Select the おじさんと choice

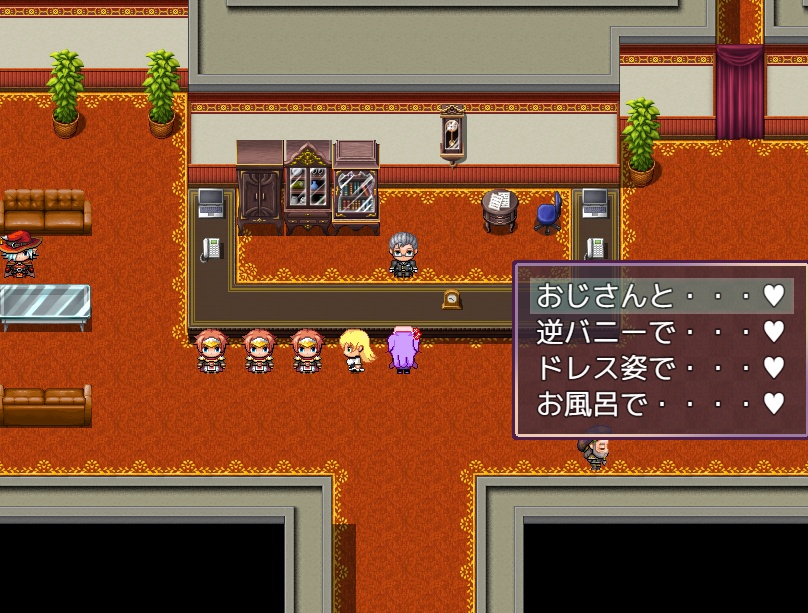pos(660,296)
